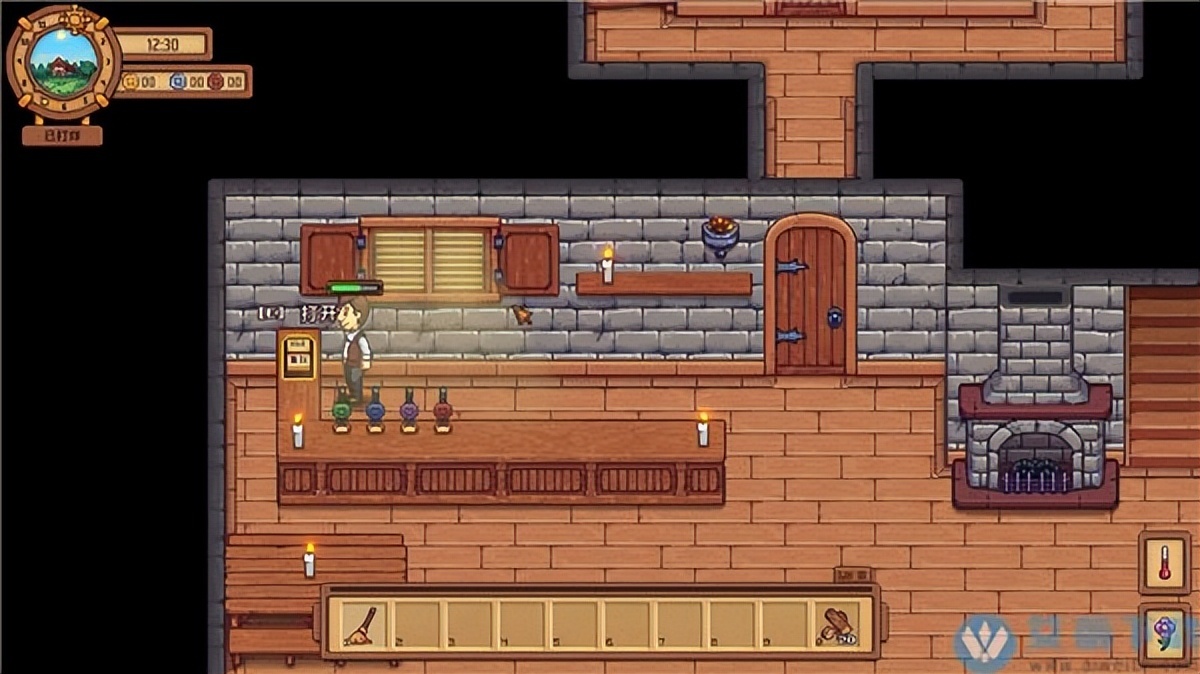
Task: Select the broom in the hotbar
Action: [360, 625]
